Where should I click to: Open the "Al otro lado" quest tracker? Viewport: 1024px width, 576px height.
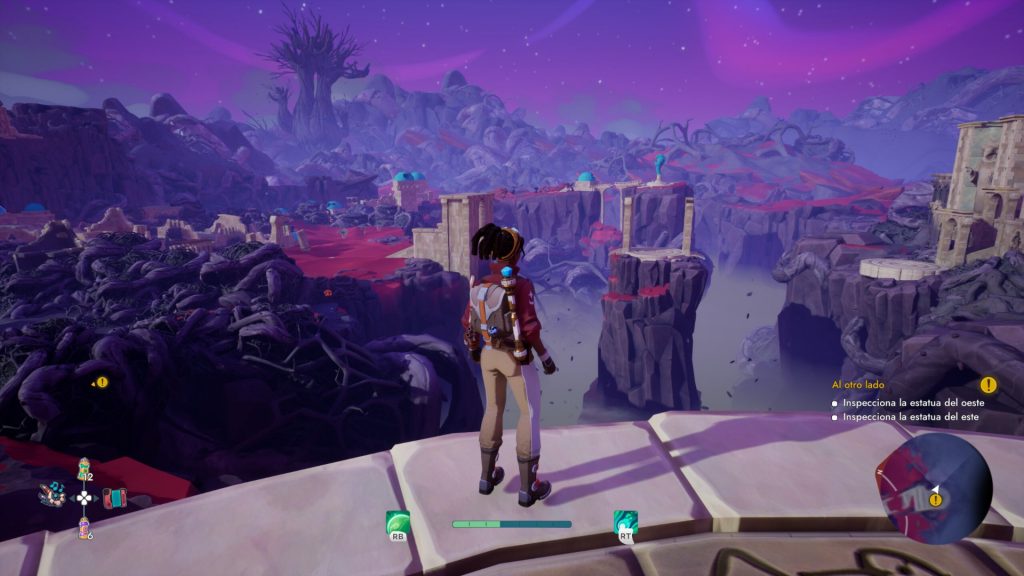[x=857, y=385]
